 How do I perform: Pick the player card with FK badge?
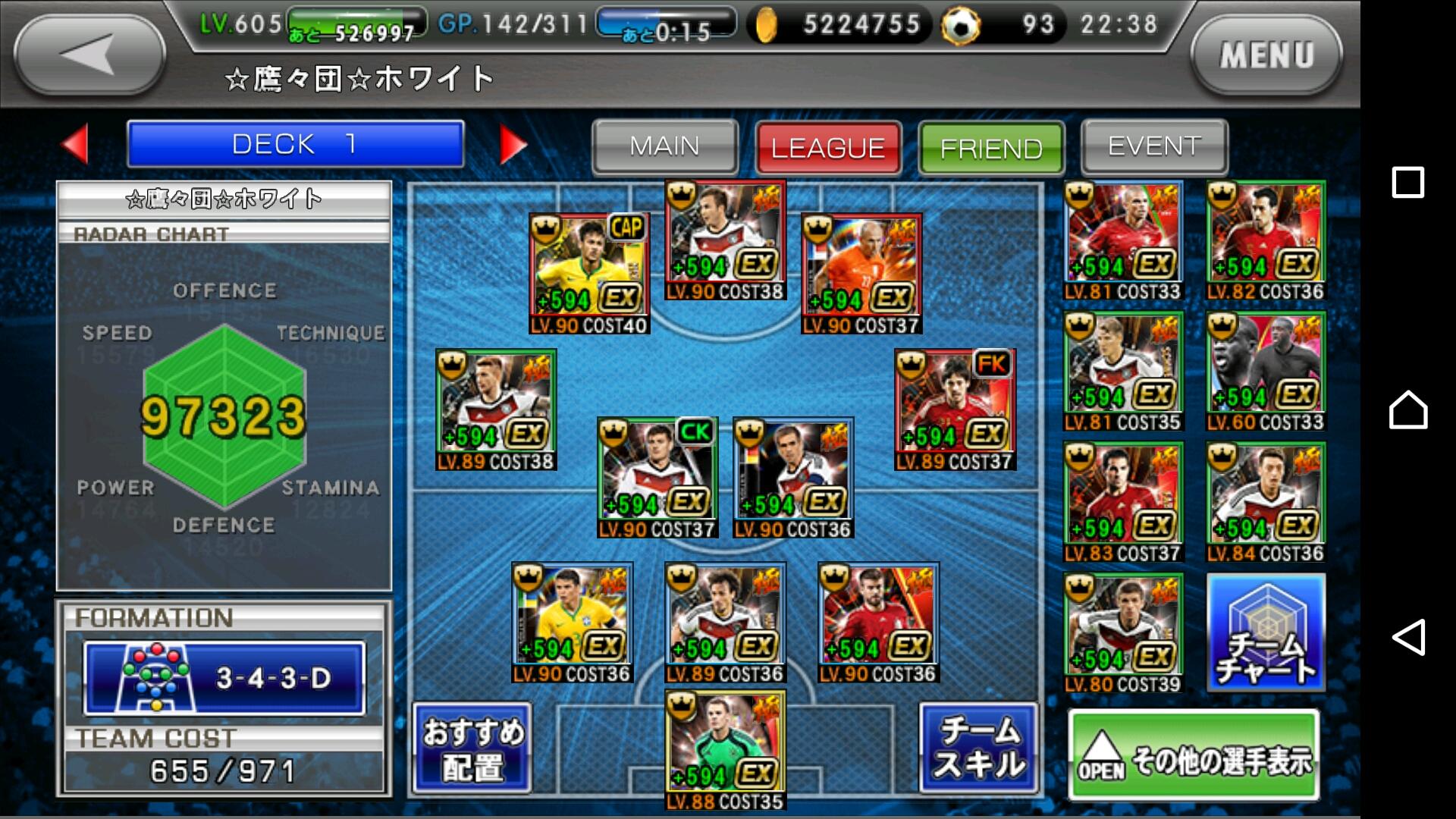point(955,409)
